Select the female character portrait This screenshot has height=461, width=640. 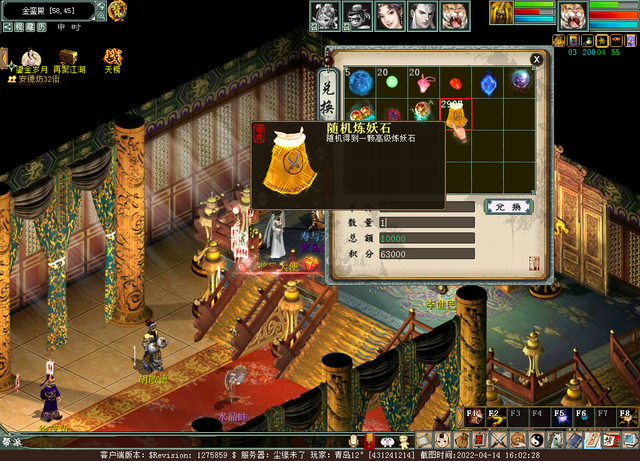click(388, 16)
